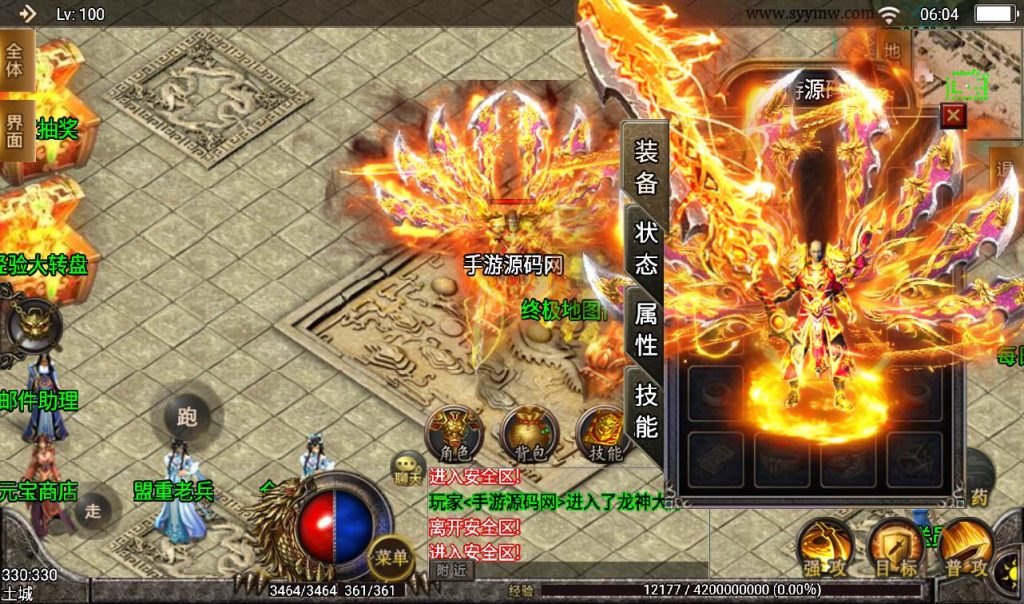Open the 聊天 chat bubble
The height and width of the screenshot is (604, 1024).
click(408, 467)
